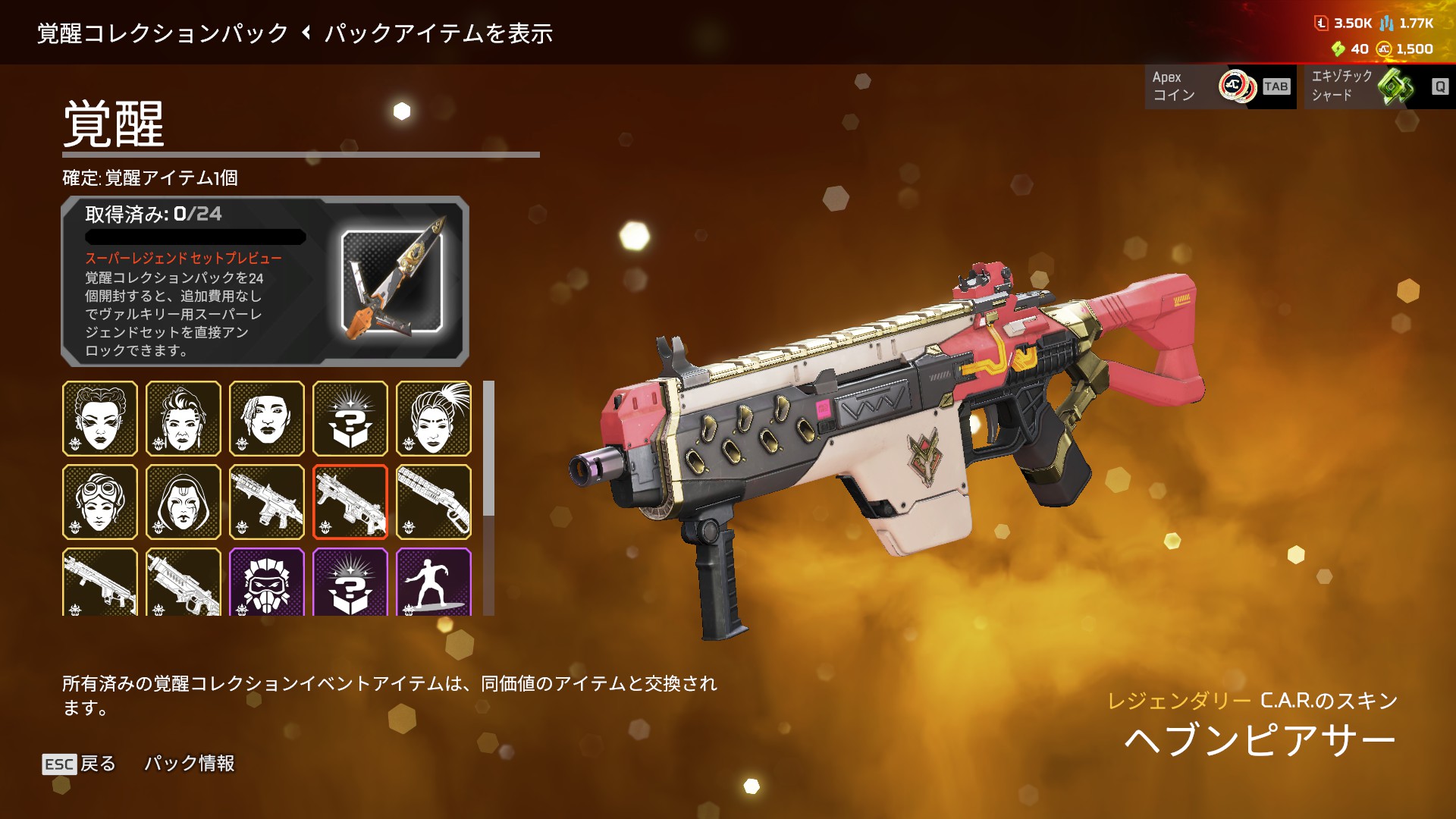Screen dimensions: 1456x819
Task: Show the lever-action shotgun skin tile
Action: coord(434,502)
